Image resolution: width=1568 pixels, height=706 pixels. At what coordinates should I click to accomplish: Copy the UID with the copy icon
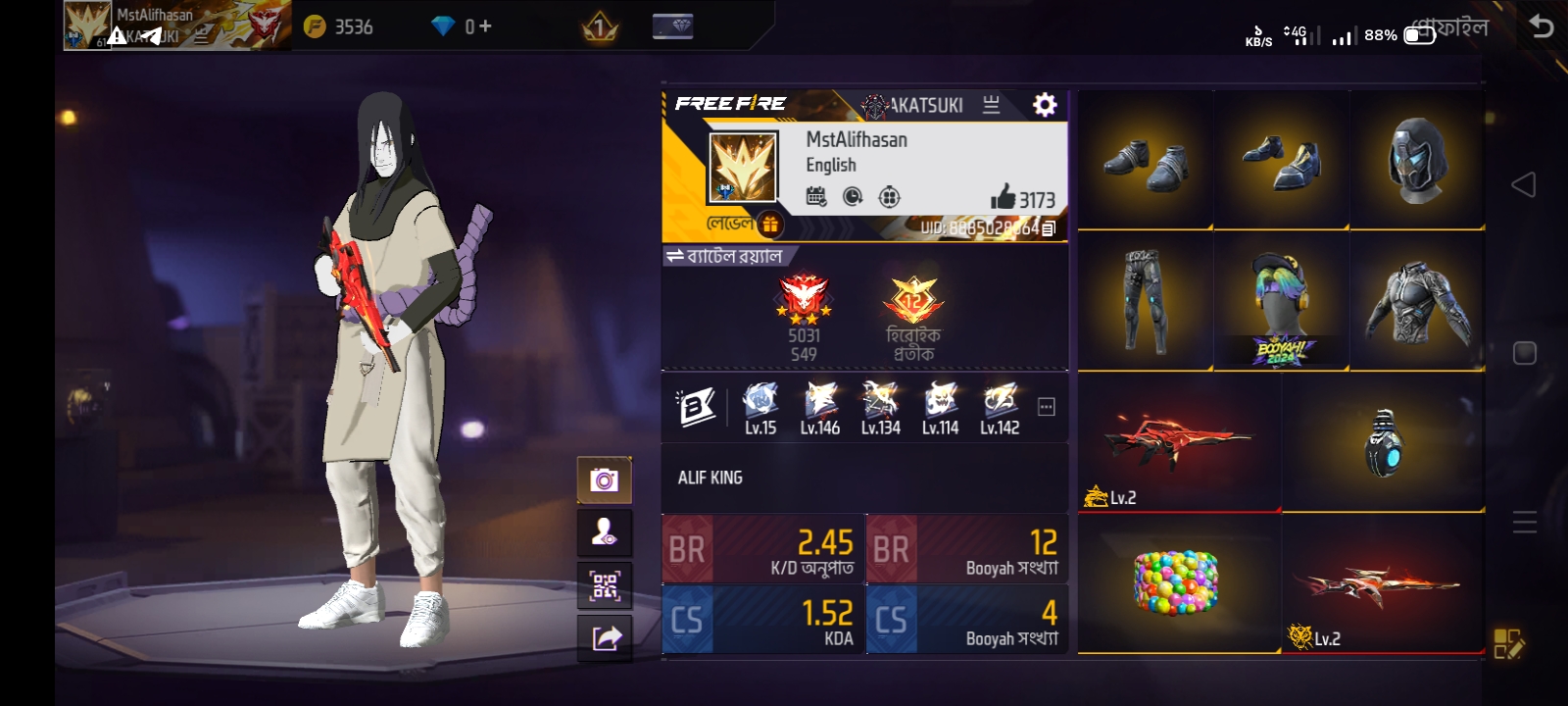1048,228
